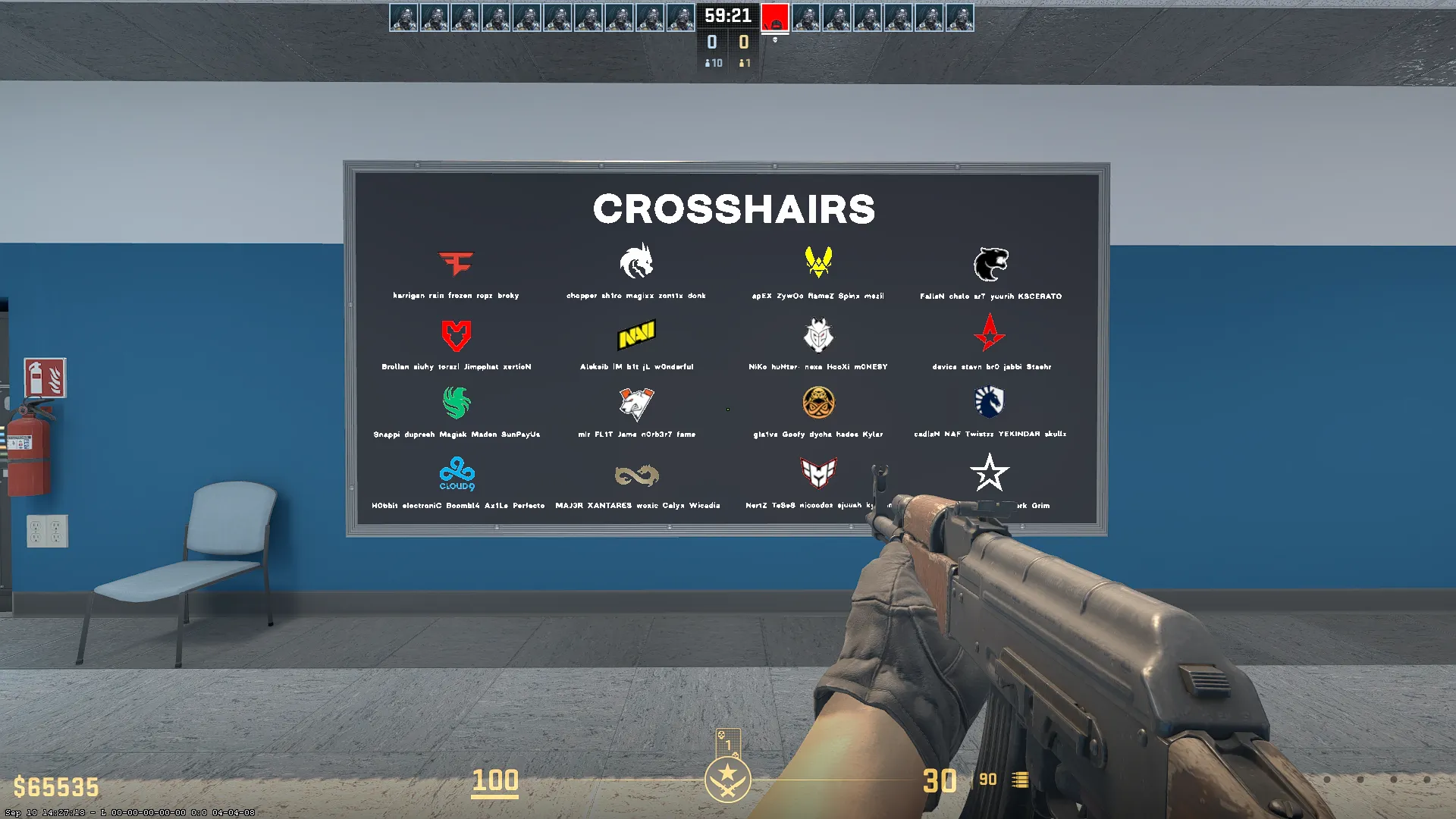
Task: Click the red dead player avatar
Action: (x=776, y=18)
